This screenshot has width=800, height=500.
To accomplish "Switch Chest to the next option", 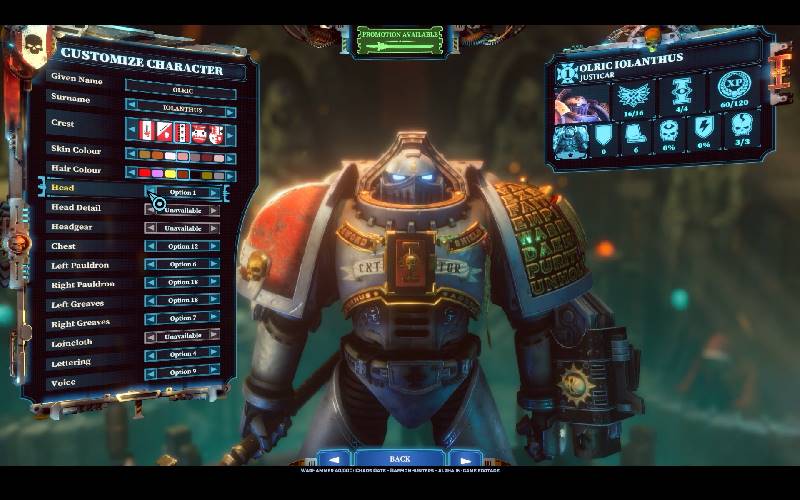I will [214, 246].
